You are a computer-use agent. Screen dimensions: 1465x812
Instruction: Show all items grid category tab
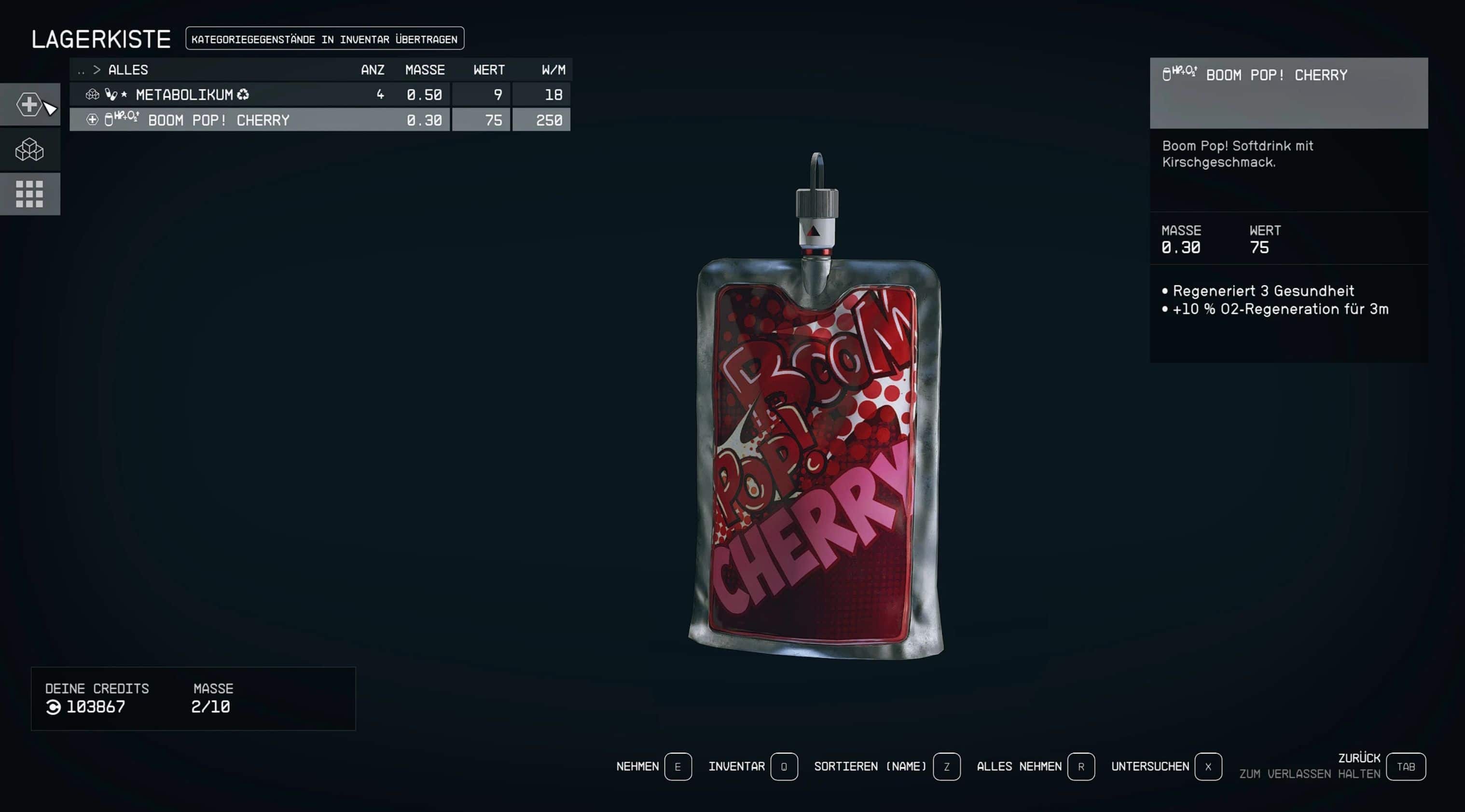coord(29,194)
